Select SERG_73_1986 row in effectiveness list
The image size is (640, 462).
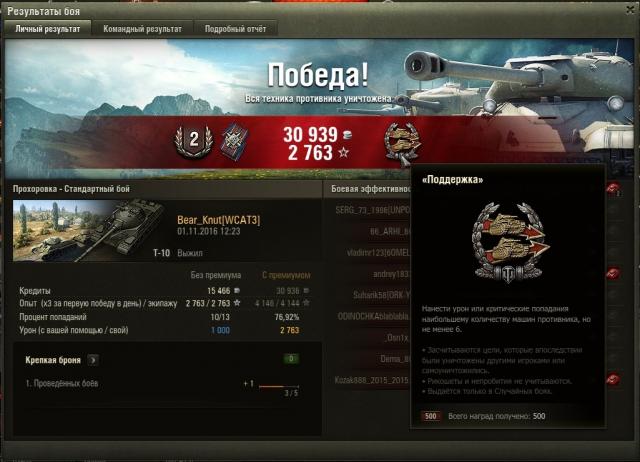click(x=370, y=211)
